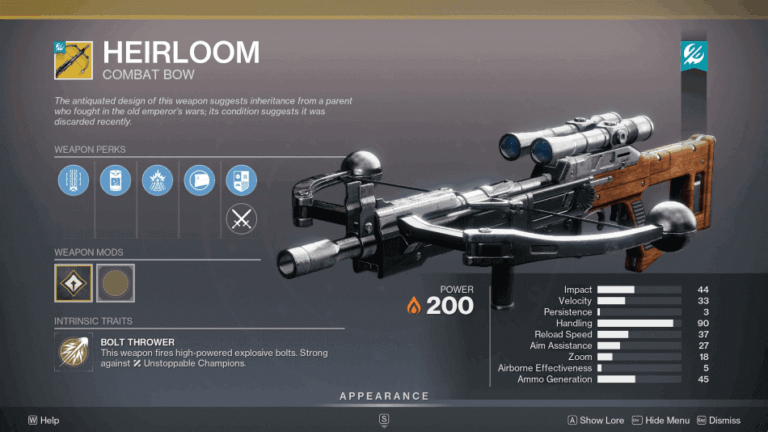
Task: Open the round gold weapon mod socket
Action: coord(115,282)
